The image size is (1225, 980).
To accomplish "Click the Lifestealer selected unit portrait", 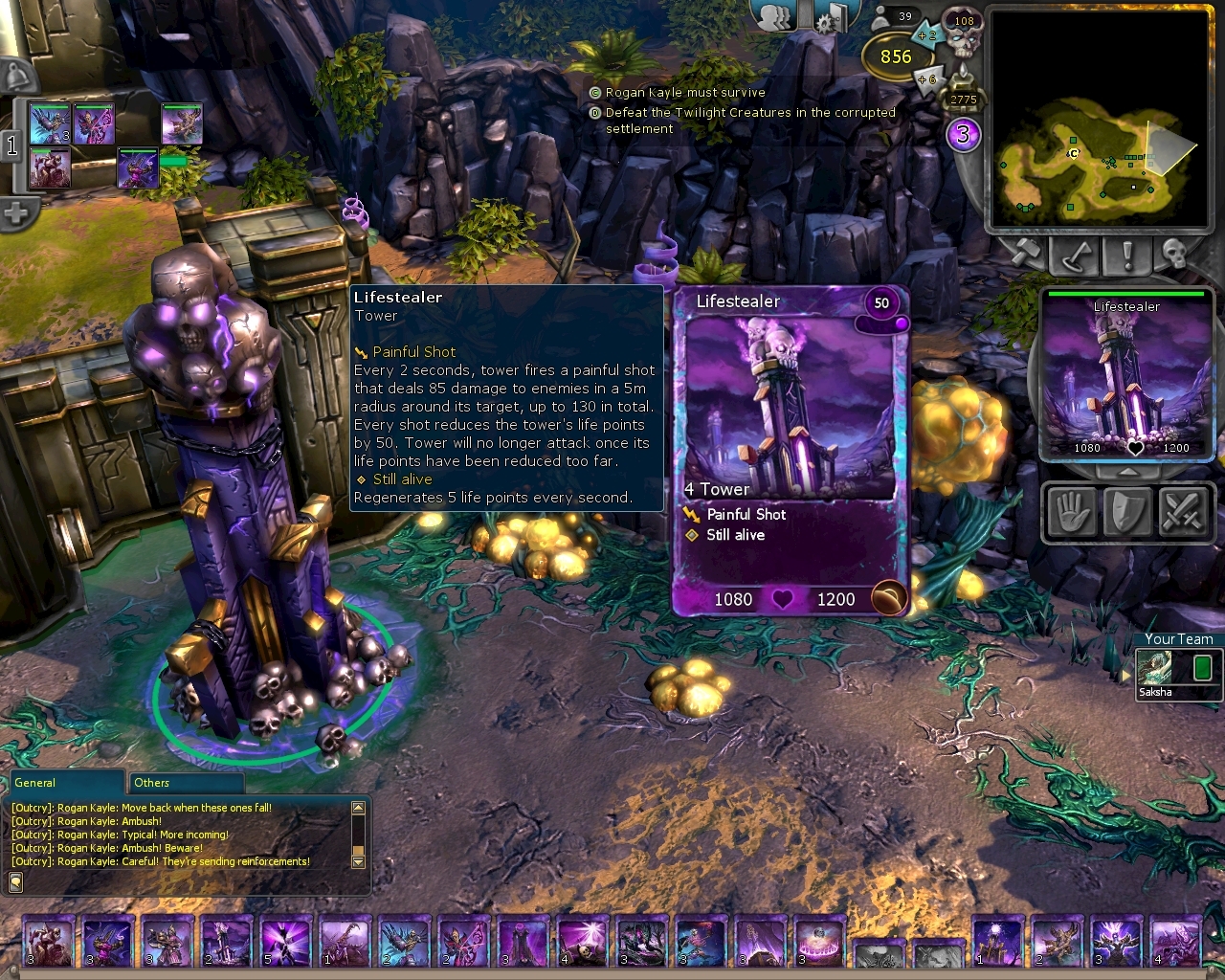I will tap(1126, 376).
